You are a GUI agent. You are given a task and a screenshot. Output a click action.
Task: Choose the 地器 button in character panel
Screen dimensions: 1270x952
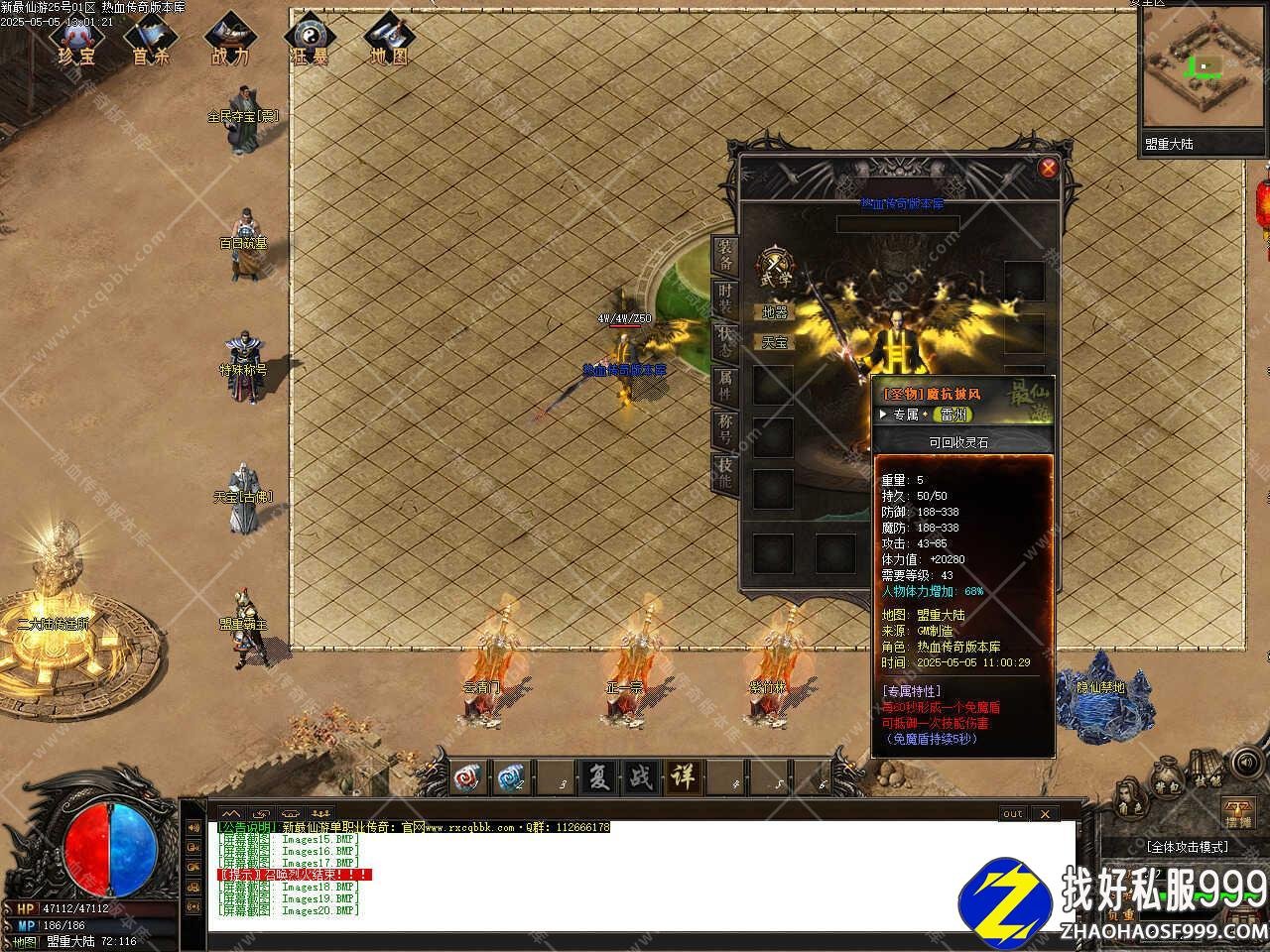click(774, 312)
